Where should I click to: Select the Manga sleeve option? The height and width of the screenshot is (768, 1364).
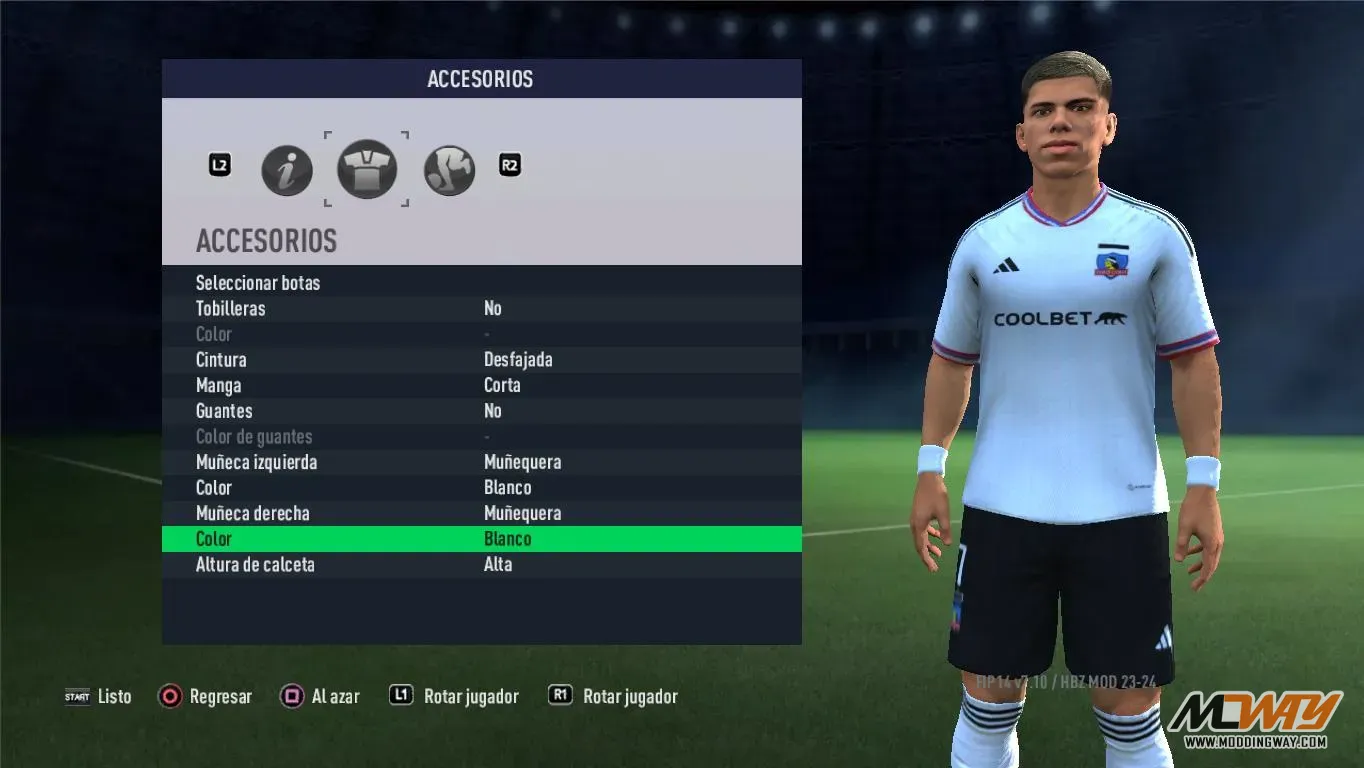[x=218, y=386]
